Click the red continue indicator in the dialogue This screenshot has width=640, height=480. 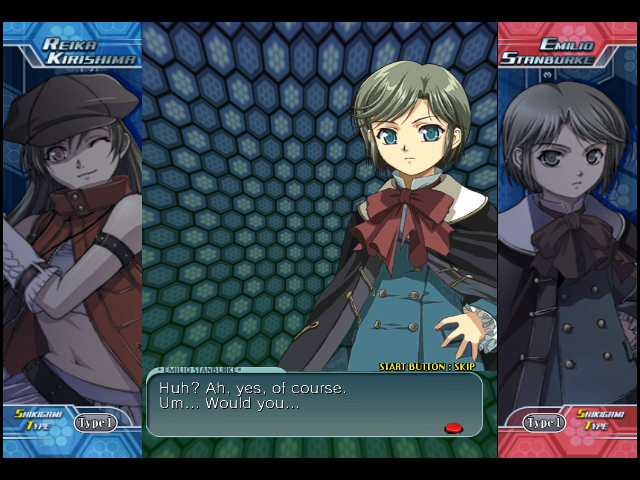(453, 428)
